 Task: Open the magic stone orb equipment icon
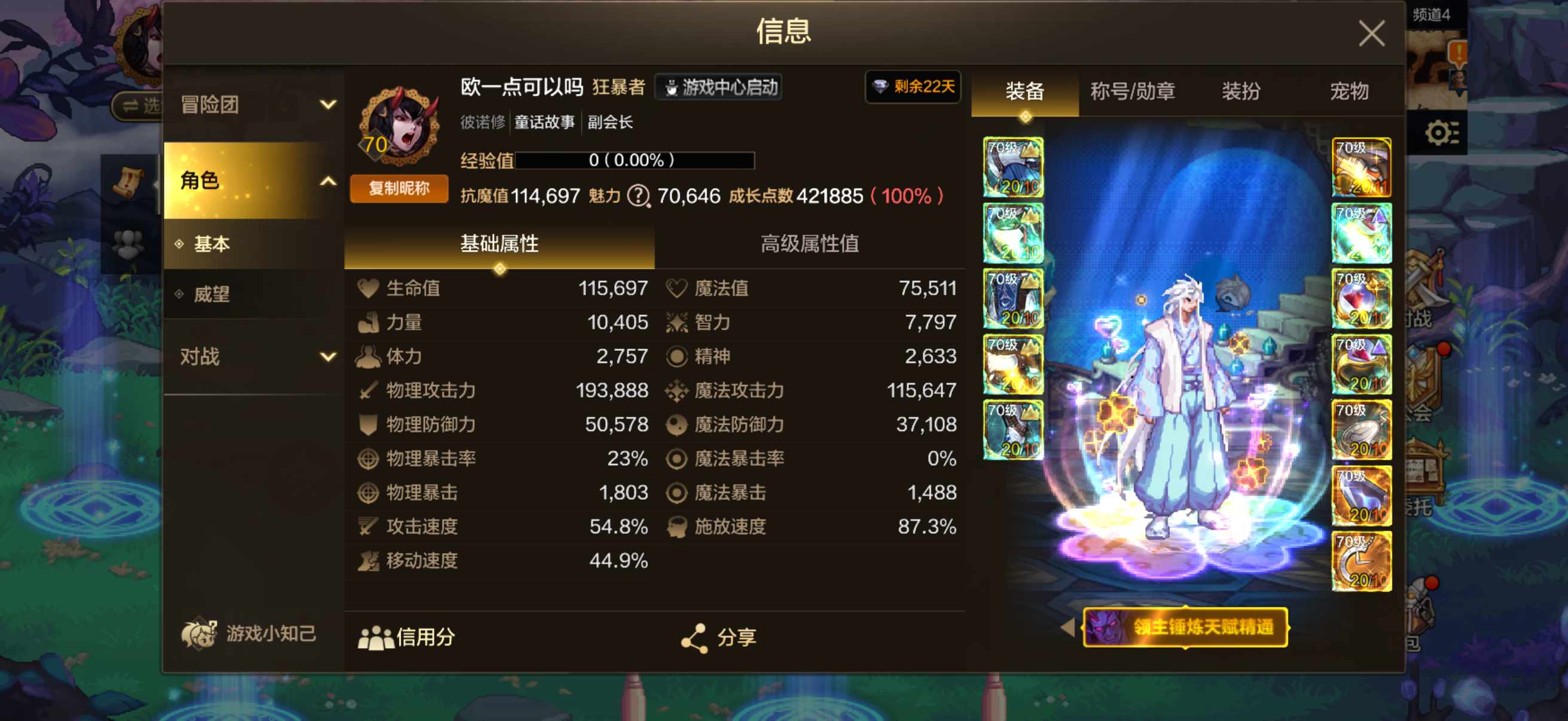point(1362,298)
